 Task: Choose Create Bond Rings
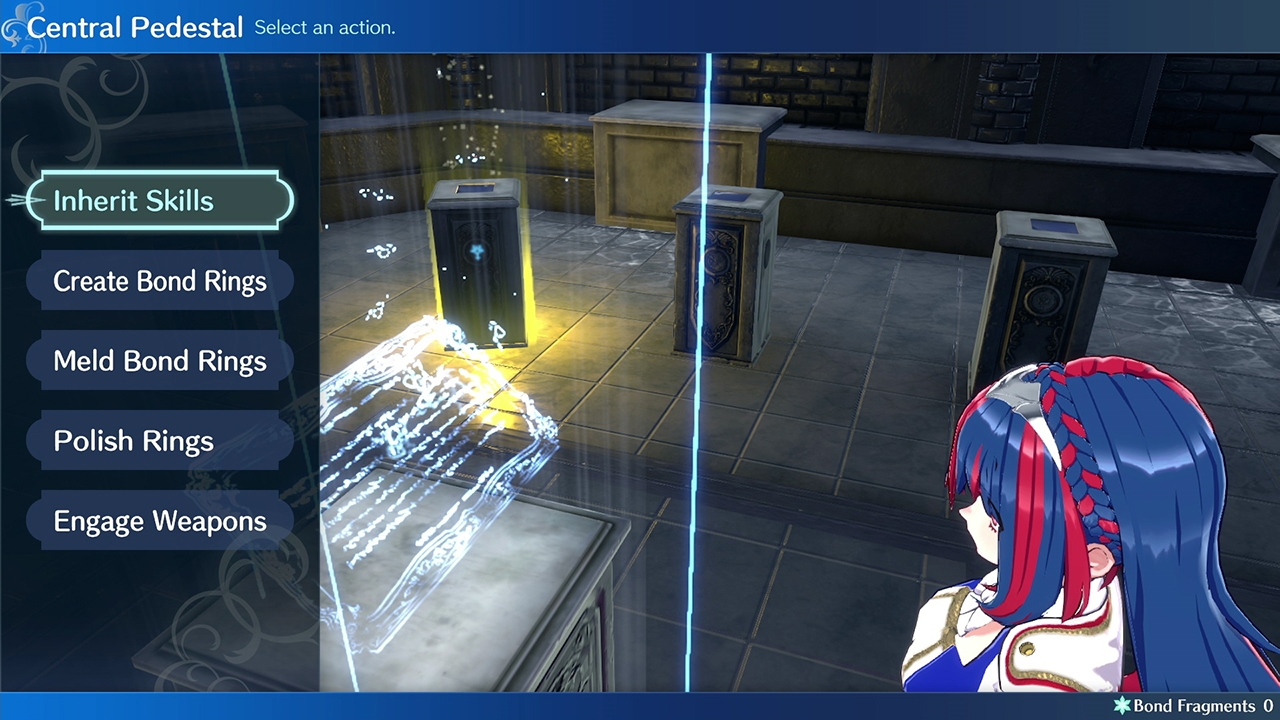pyautogui.click(x=160, y=281)
